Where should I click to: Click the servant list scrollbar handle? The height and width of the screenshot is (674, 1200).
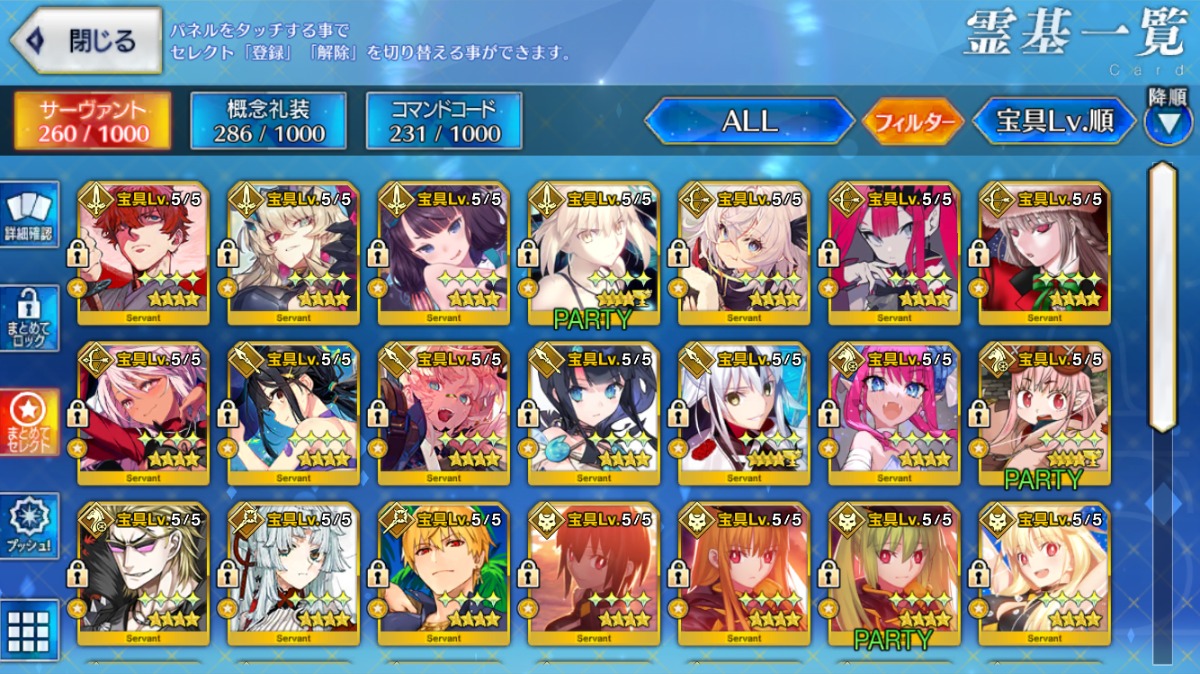tap(1162, 297)
